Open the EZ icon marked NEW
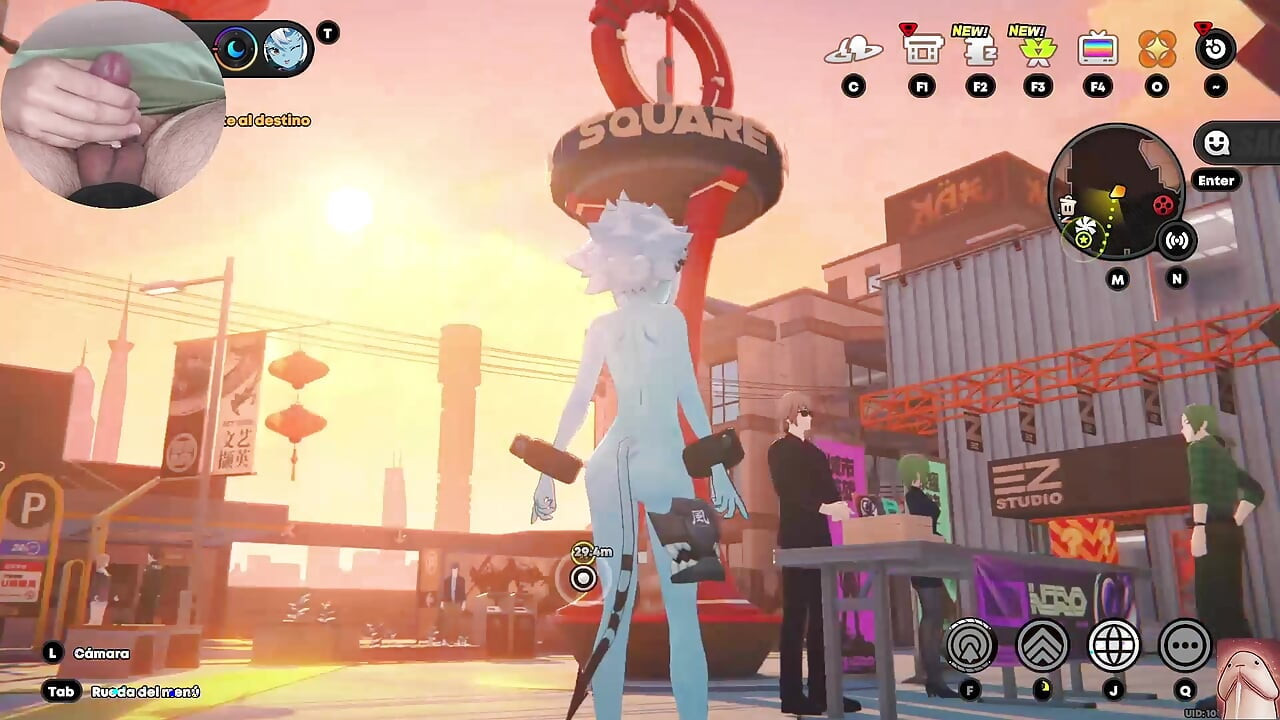 coord(980,50)
